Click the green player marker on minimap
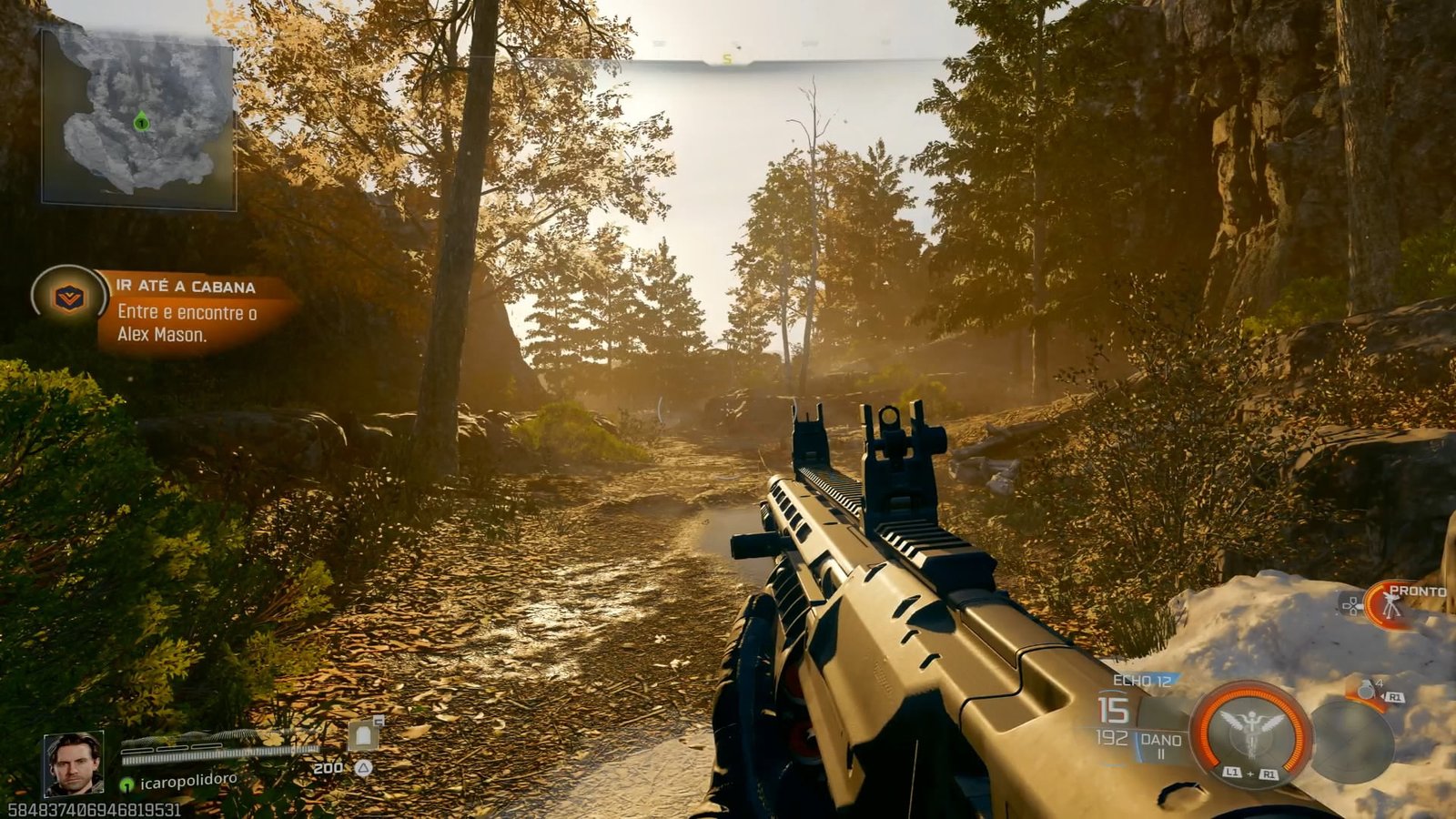Screen dimensions: 1456x819 [x=141, y=121]
